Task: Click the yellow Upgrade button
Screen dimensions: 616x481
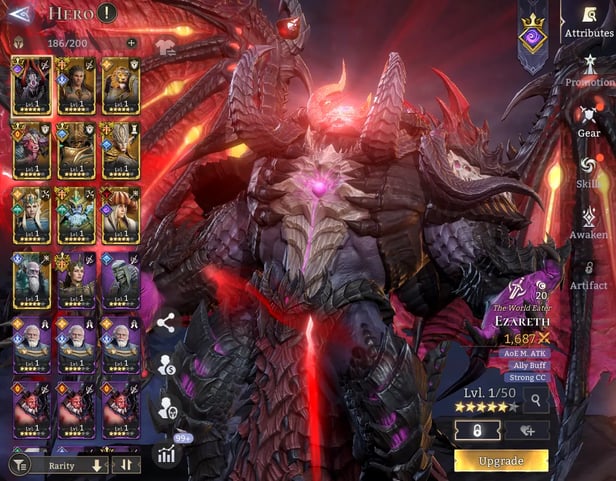Action: coord(501,461)
